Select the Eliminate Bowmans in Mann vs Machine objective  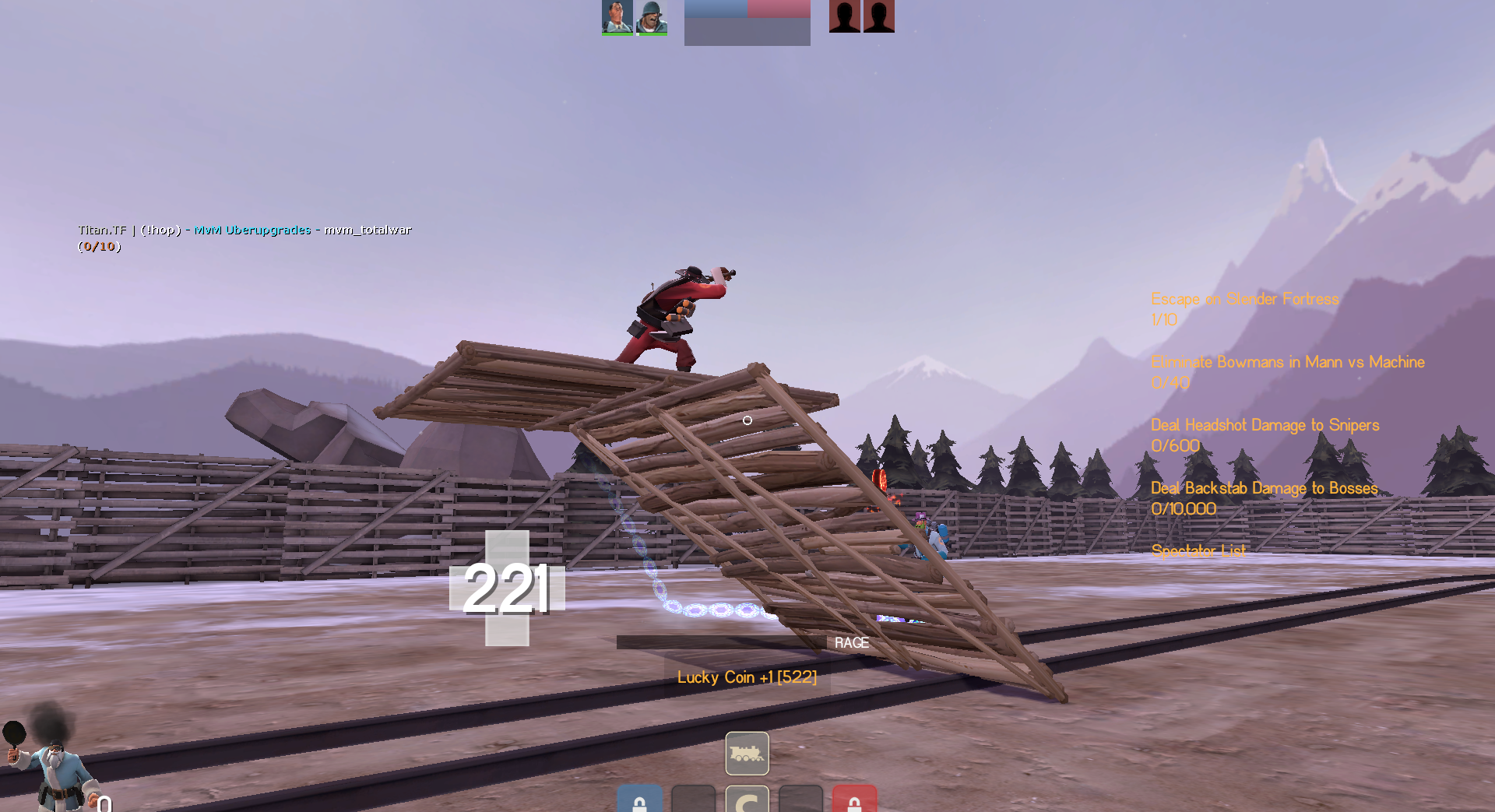click(x=1287, y=362)
